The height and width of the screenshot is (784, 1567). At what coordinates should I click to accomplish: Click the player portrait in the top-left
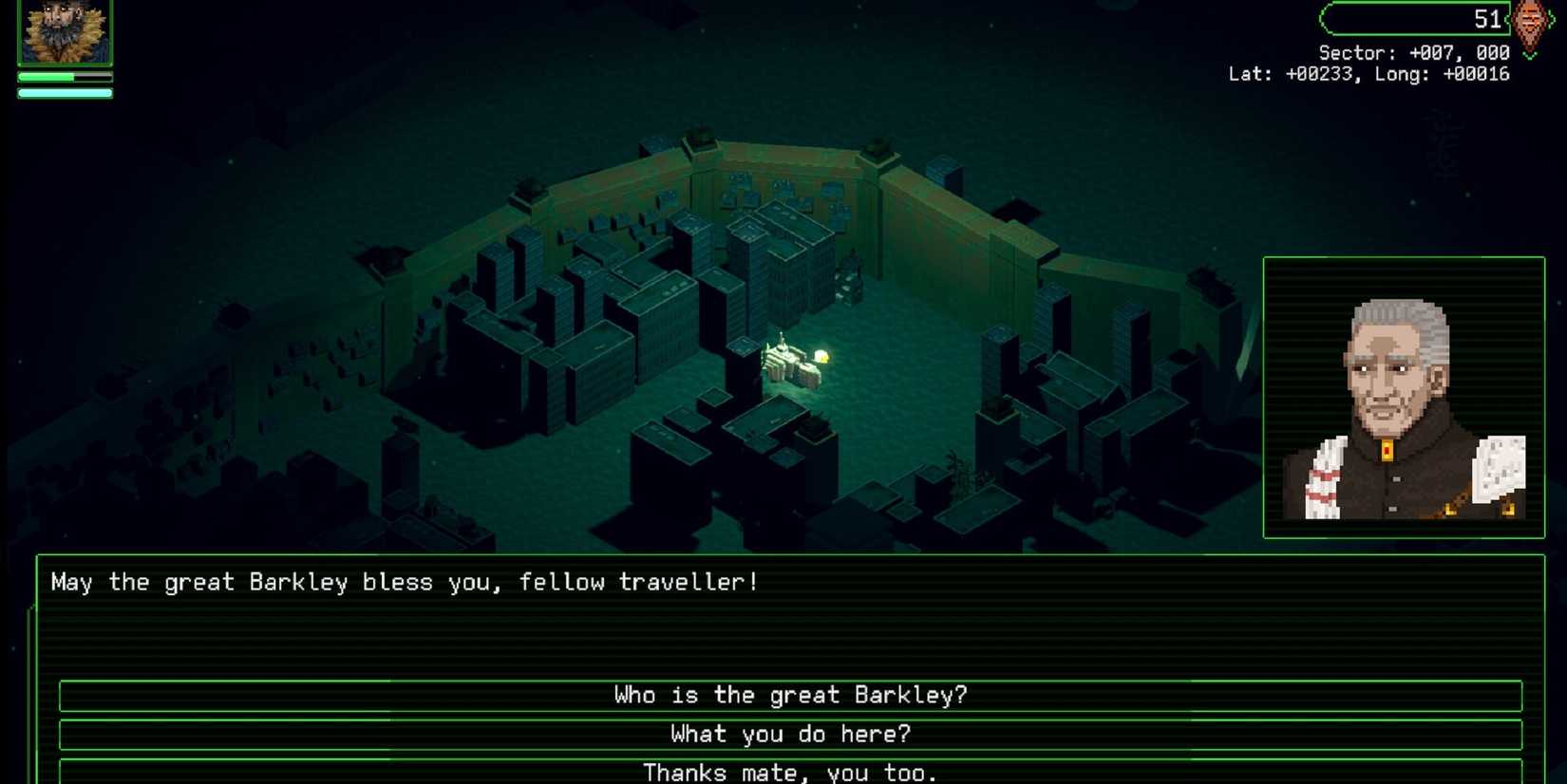(x=63, y=28)
